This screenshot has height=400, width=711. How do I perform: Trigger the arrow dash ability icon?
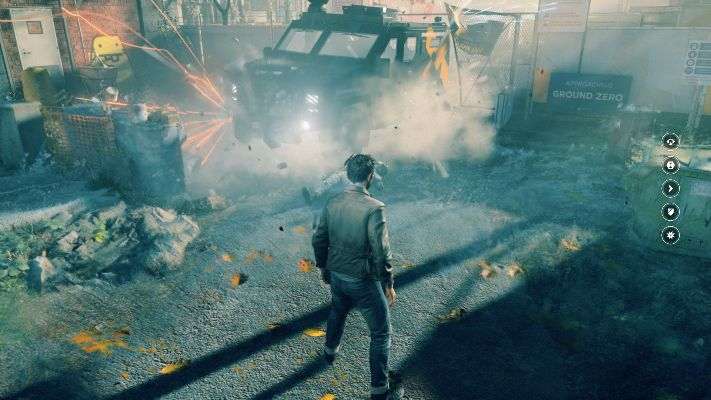pos(670,188)
